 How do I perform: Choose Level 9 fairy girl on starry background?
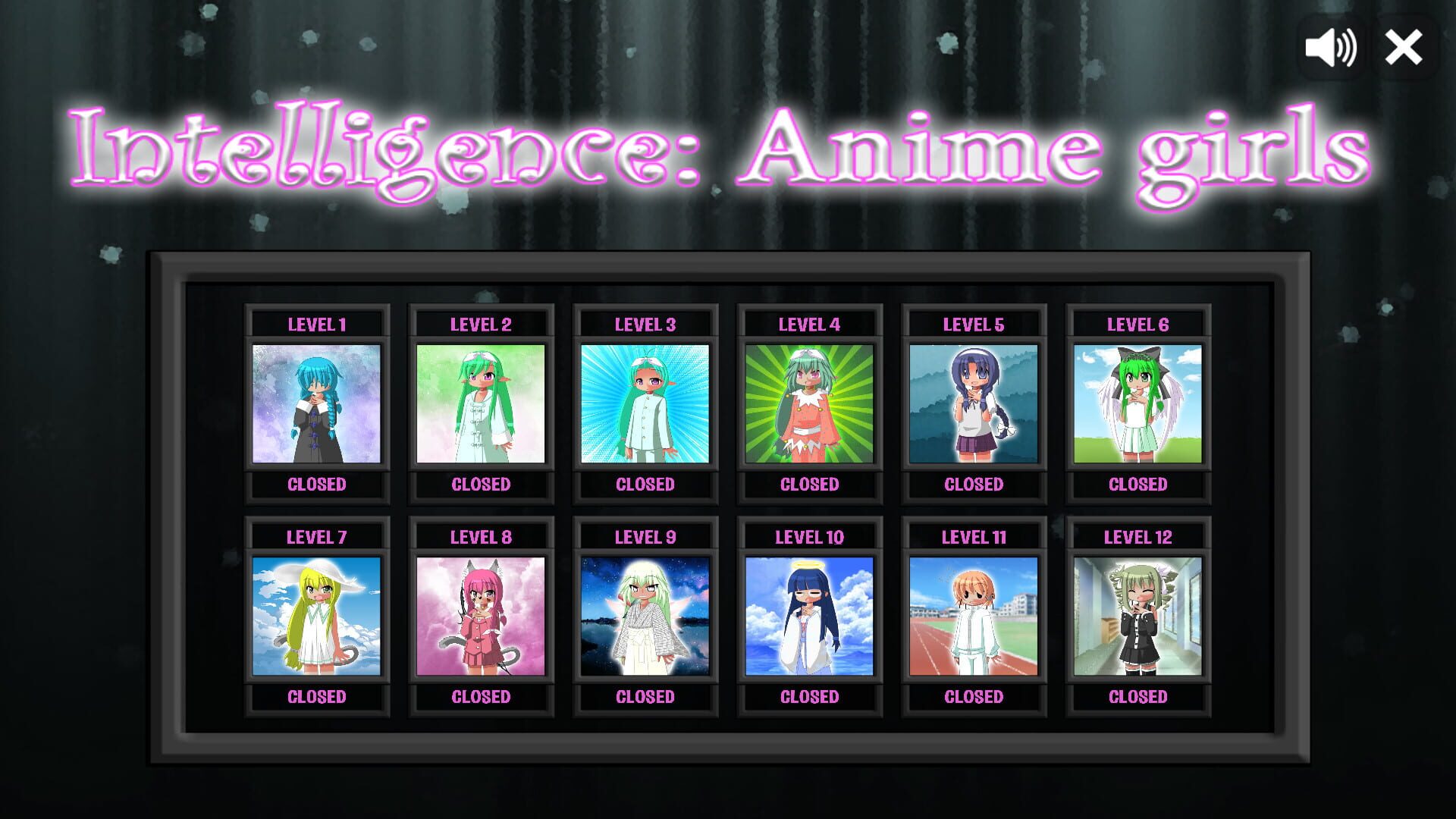645,616
